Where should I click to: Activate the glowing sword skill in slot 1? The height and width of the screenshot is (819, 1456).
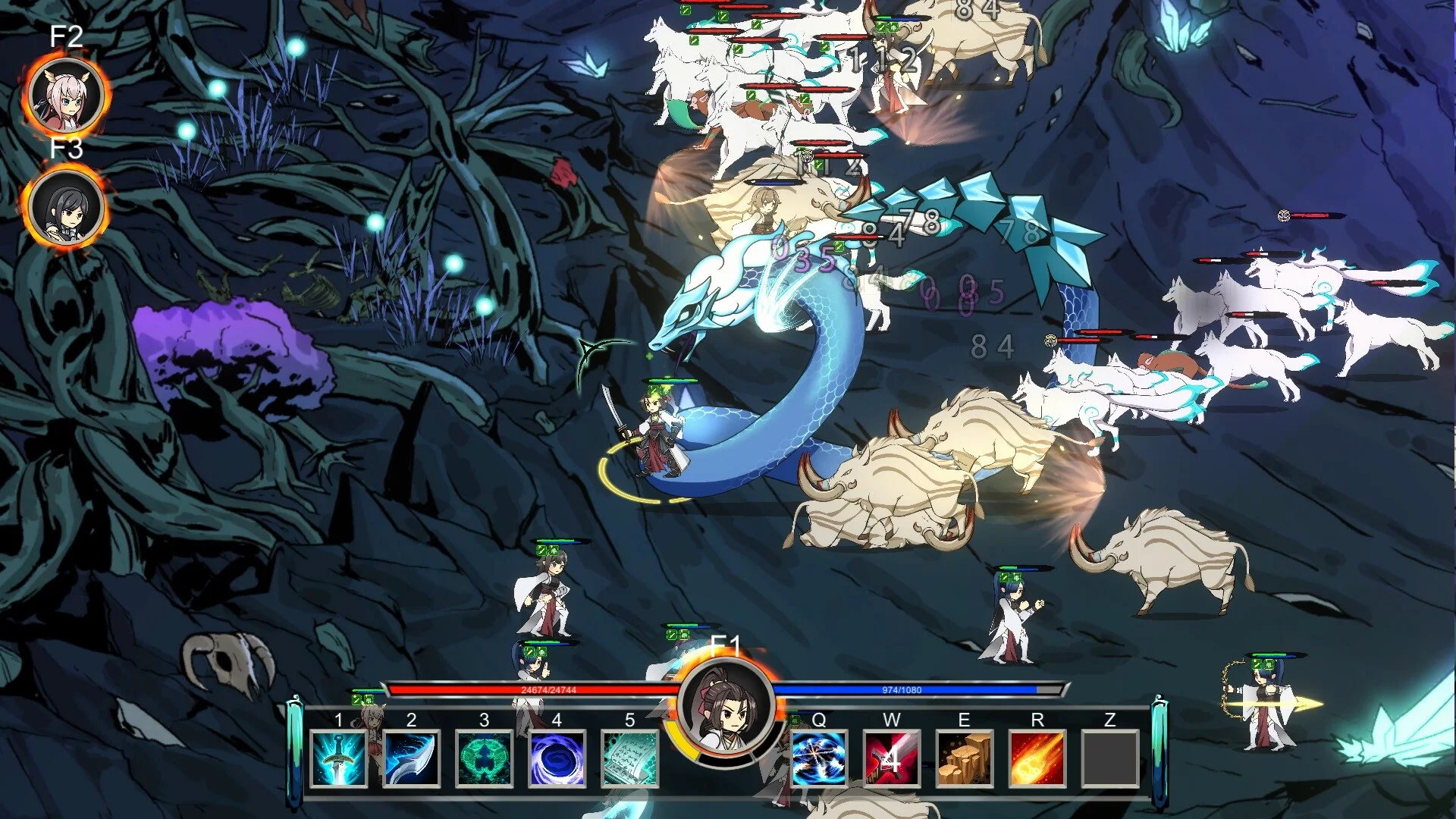[338, 758]
